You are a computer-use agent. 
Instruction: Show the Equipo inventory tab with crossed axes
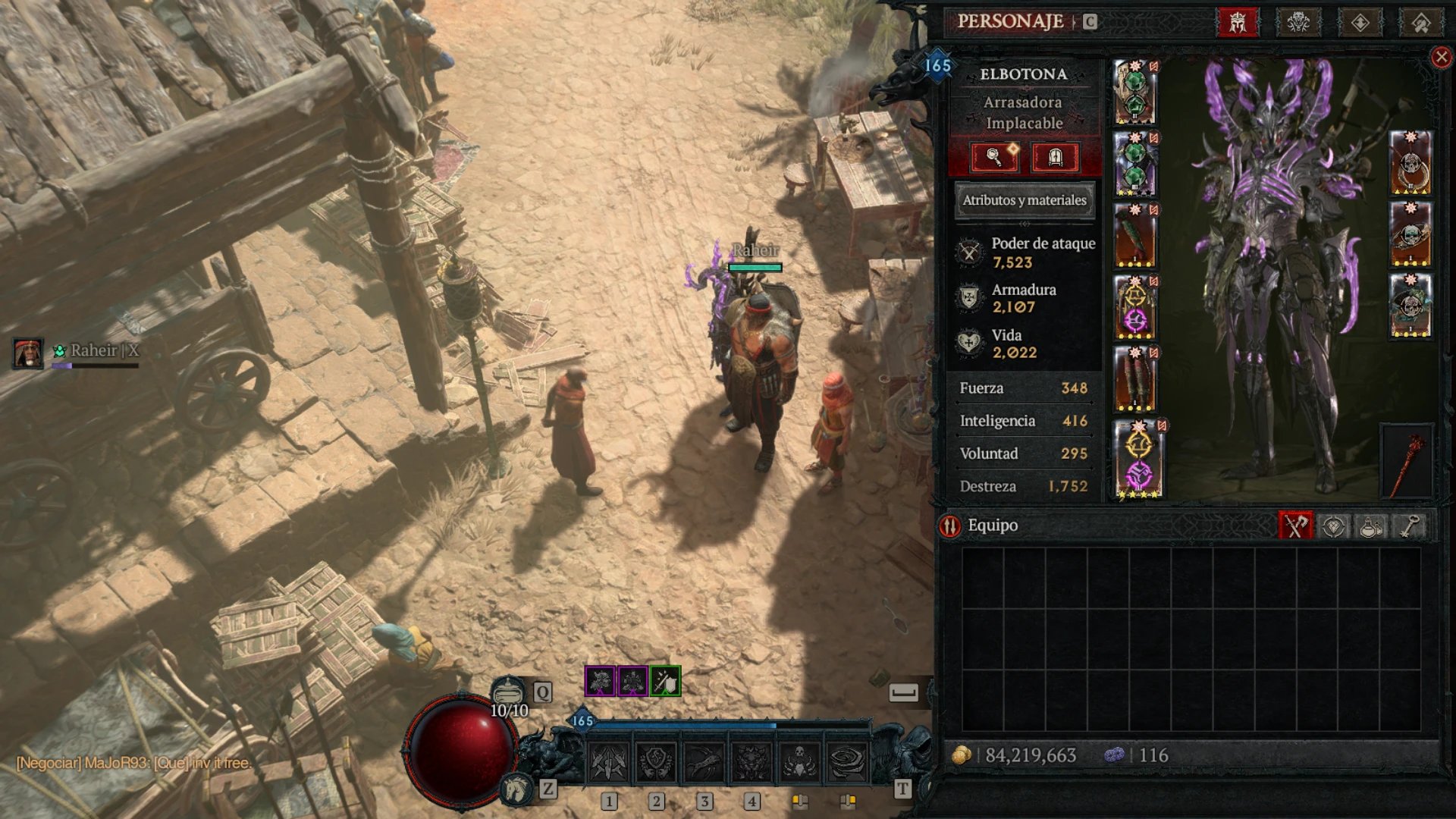pos(1295,526)
